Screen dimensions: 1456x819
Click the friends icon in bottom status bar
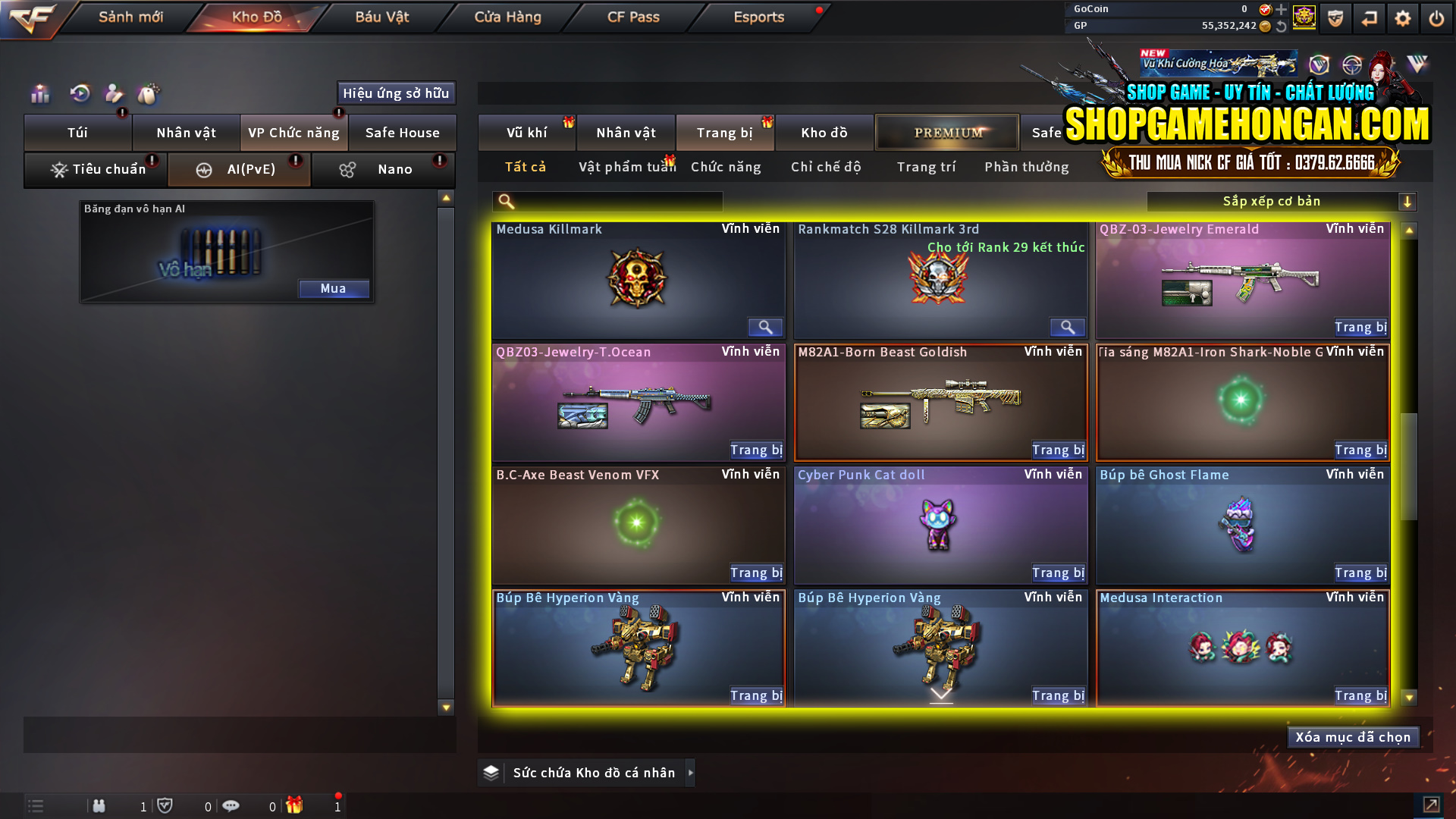[x=99, y=805]
